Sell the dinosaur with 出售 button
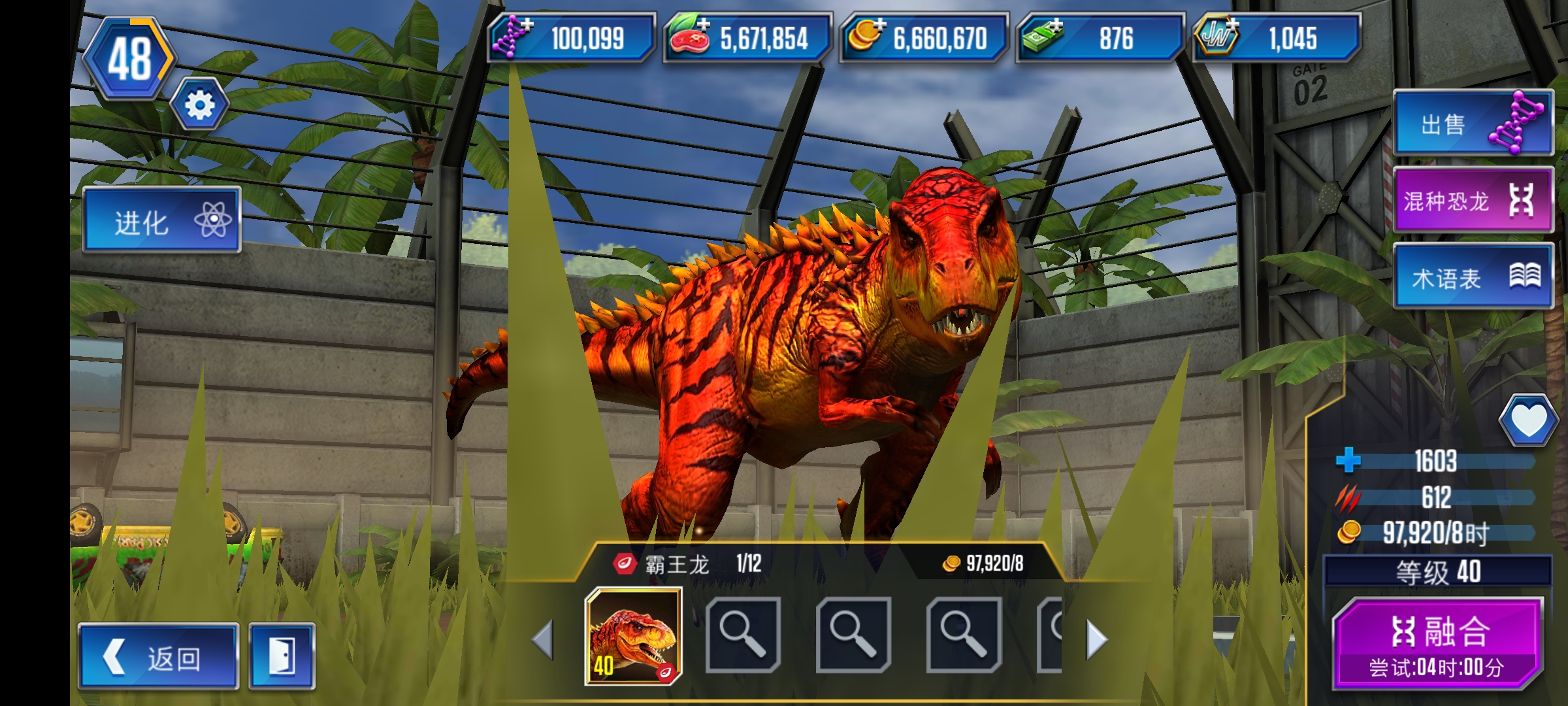 [1473, 124]
